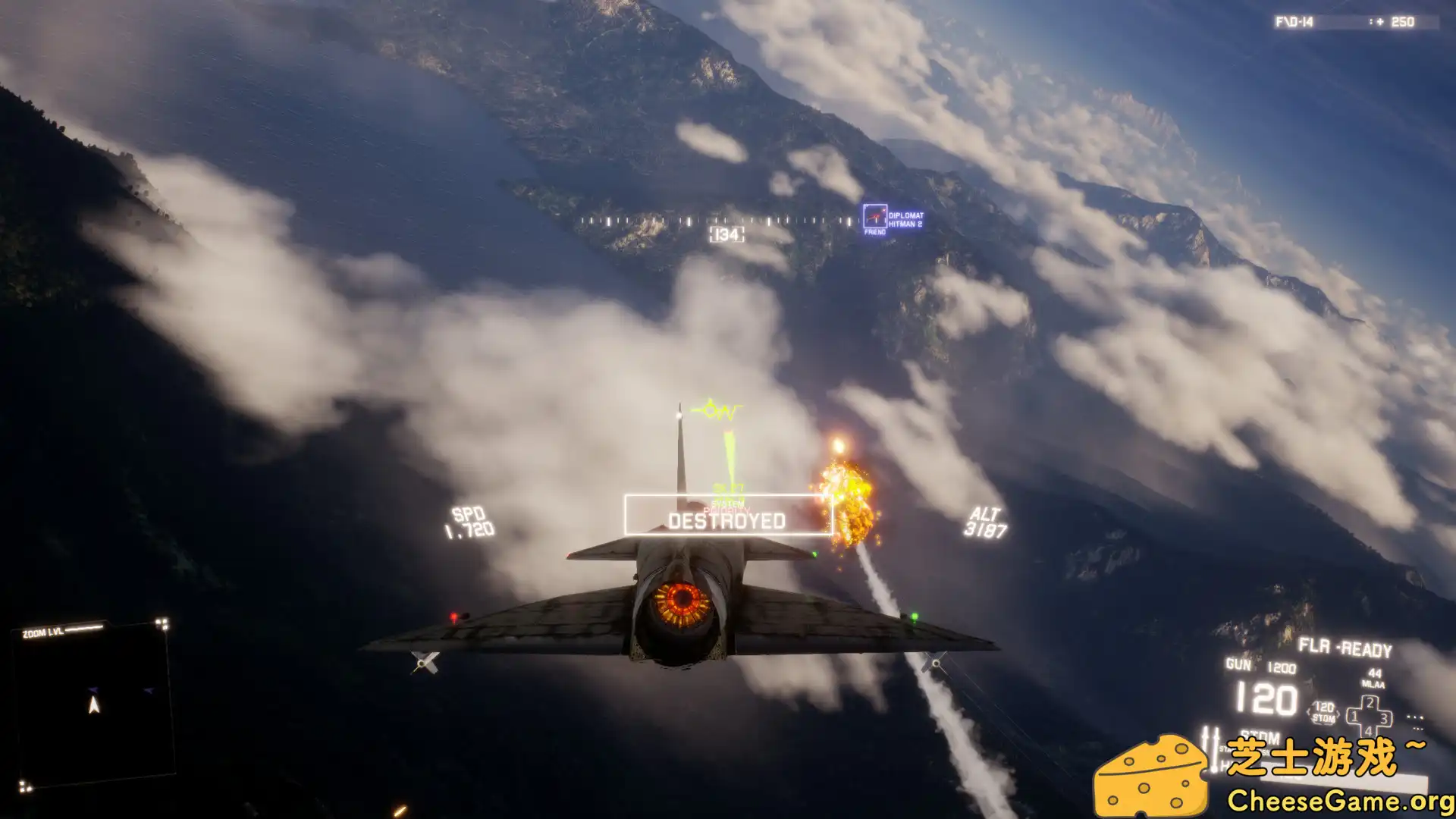Toggle weapon slot 2 on the d-pad selector
The image size is (1456, 819).
[x=1370, y=703]
